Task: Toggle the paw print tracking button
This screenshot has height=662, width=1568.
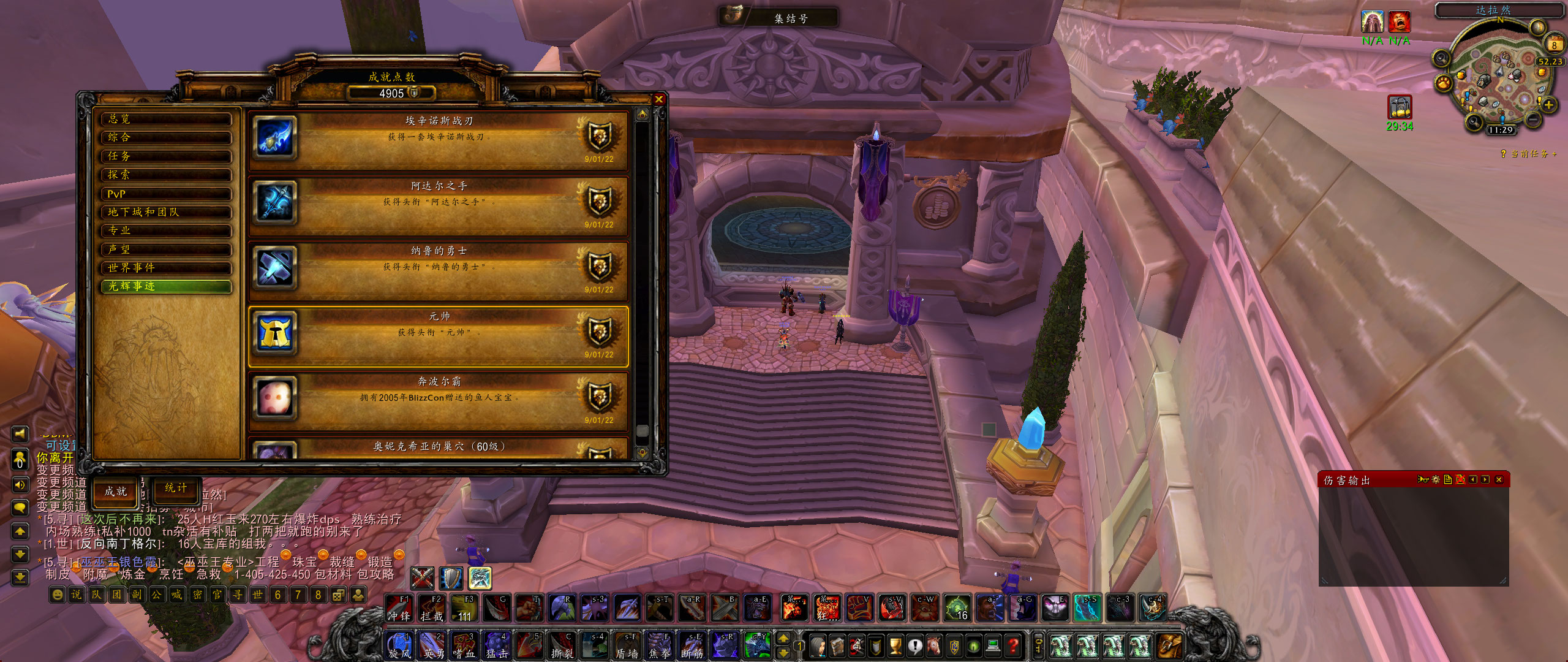Action: [1443, 82]
